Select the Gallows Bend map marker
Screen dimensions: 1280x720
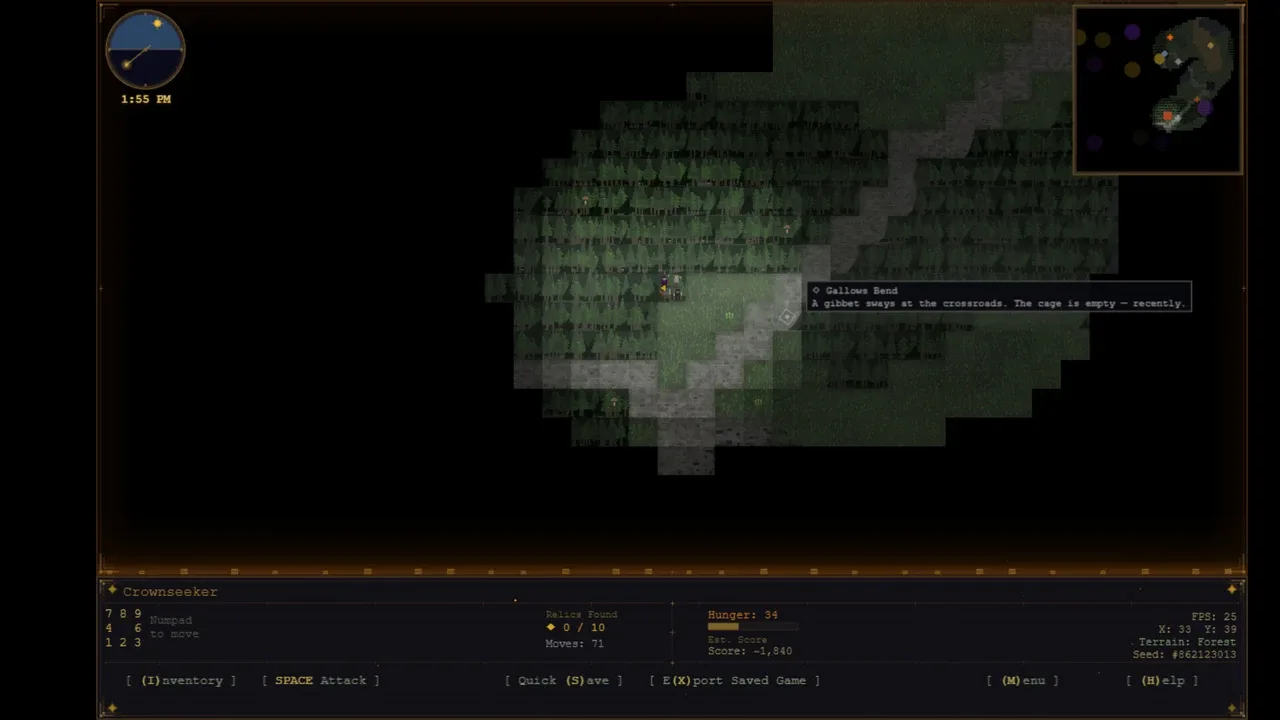(x=787, y=318)
